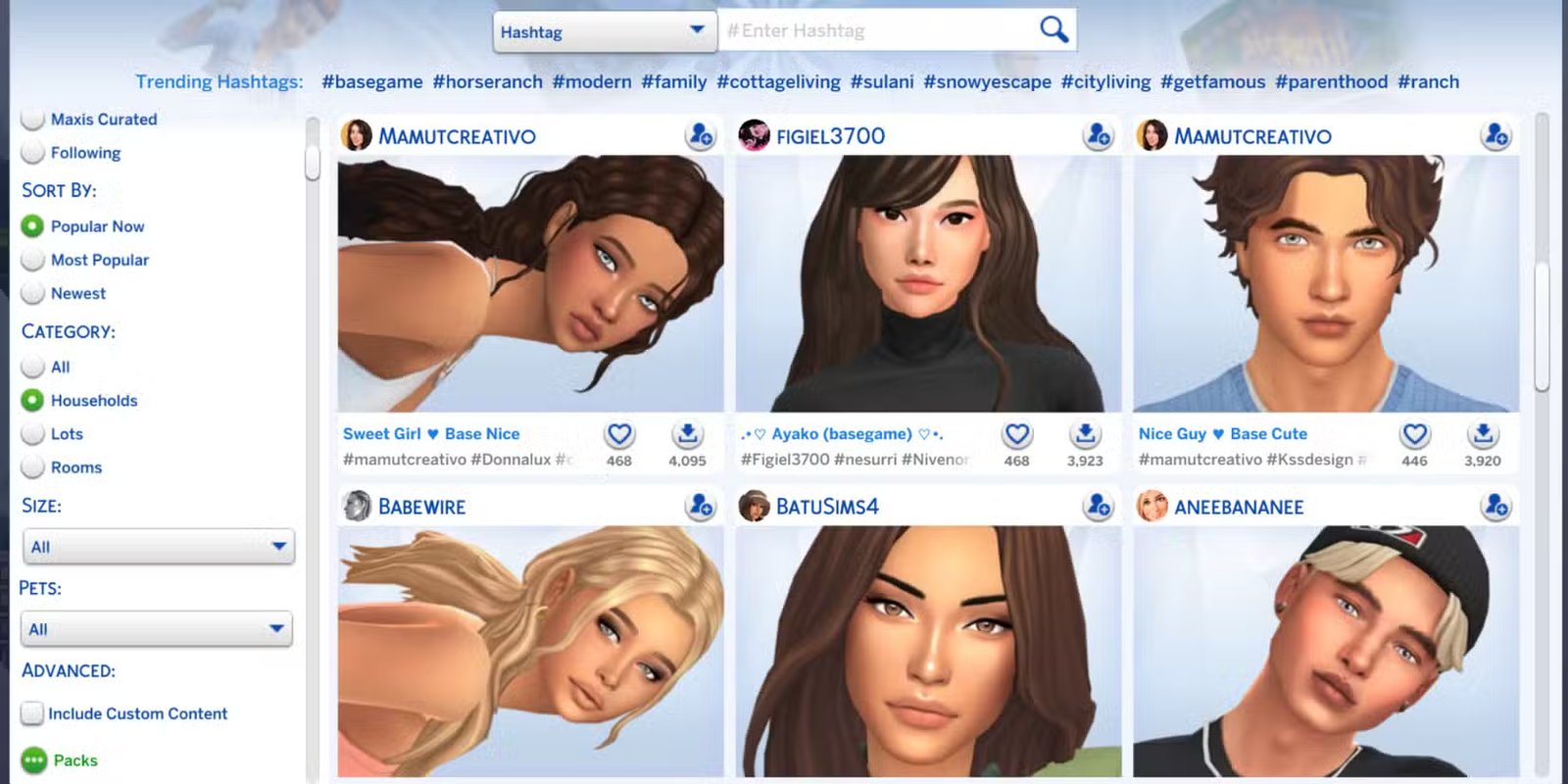Click the search magnifying glass icon
The height and width of the screenshot is (784, 1568).
tap(1053, 29)
